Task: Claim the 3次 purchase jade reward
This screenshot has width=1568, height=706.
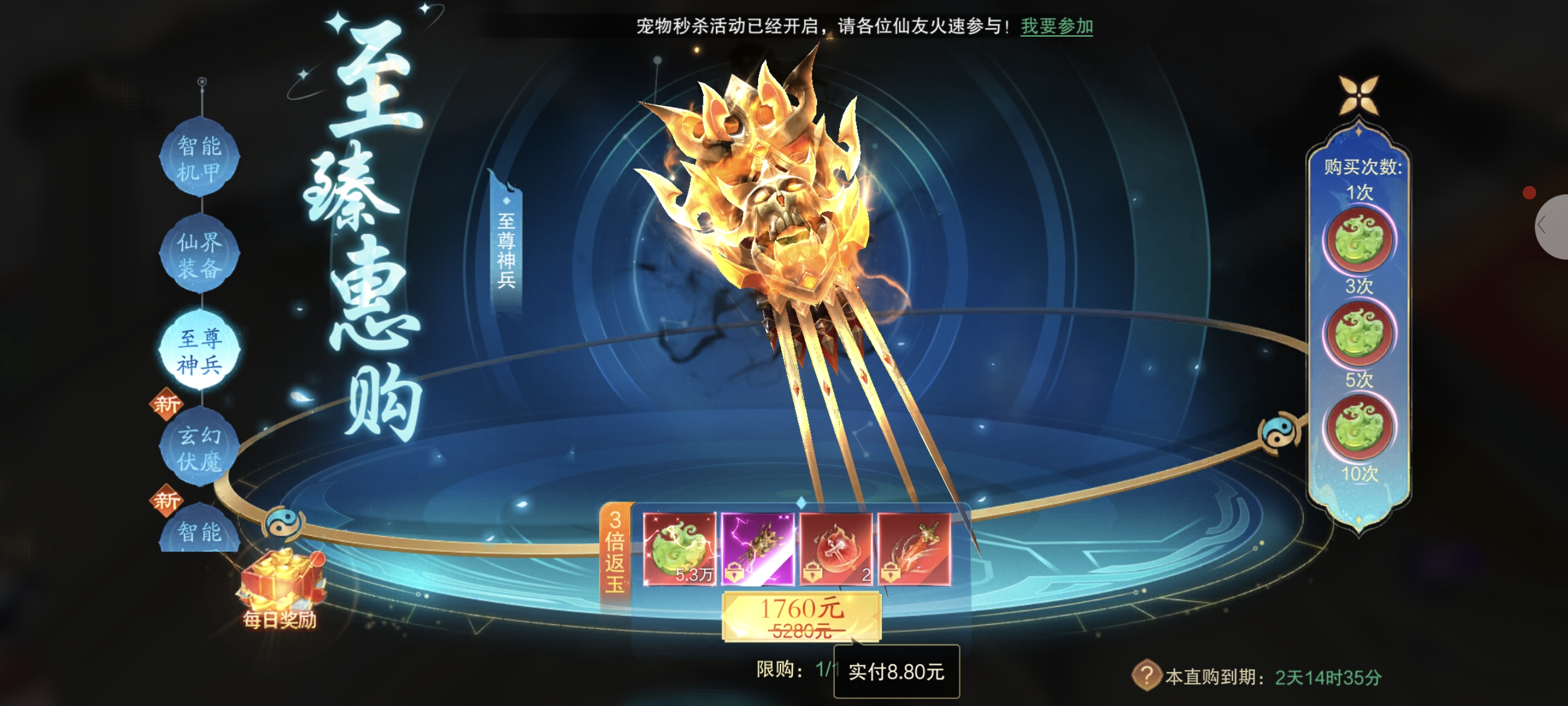Action: [x=1358, y=334]
